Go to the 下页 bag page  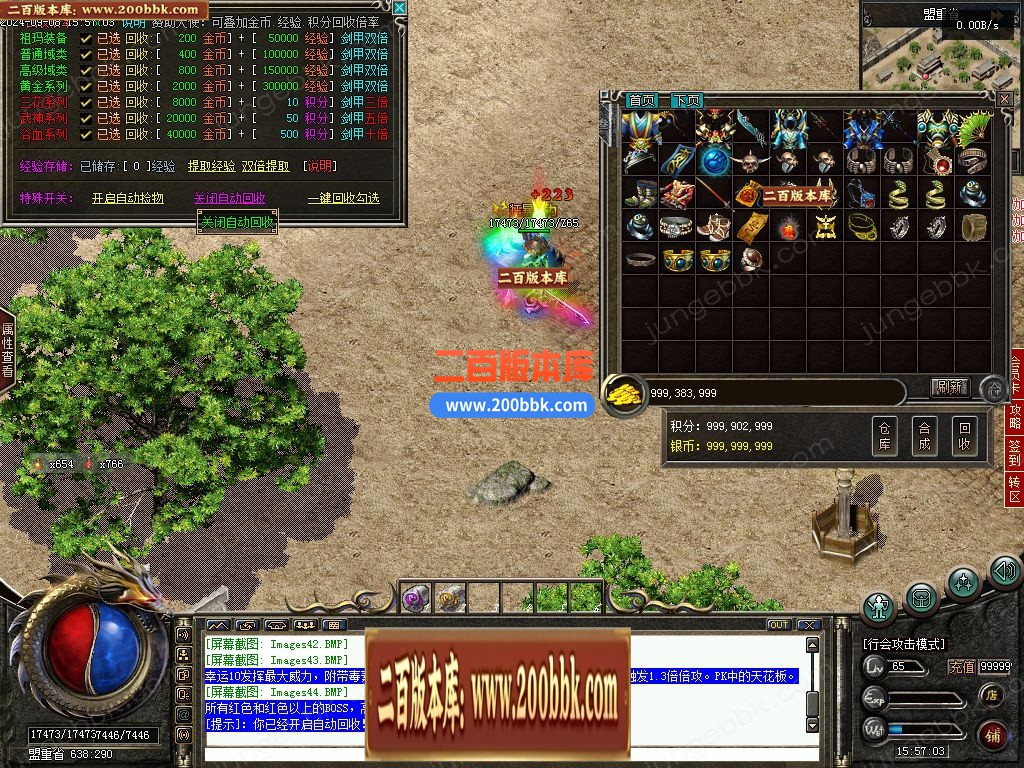[686, 101]
